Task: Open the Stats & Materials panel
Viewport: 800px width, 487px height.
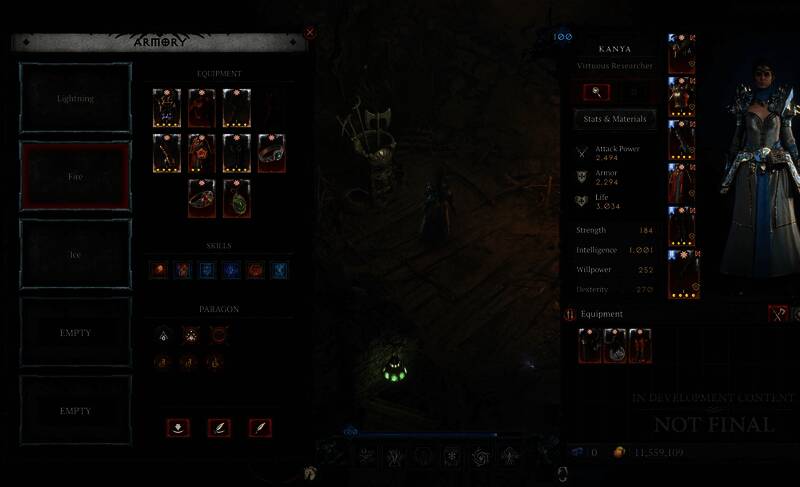Action: coord(615,119)
